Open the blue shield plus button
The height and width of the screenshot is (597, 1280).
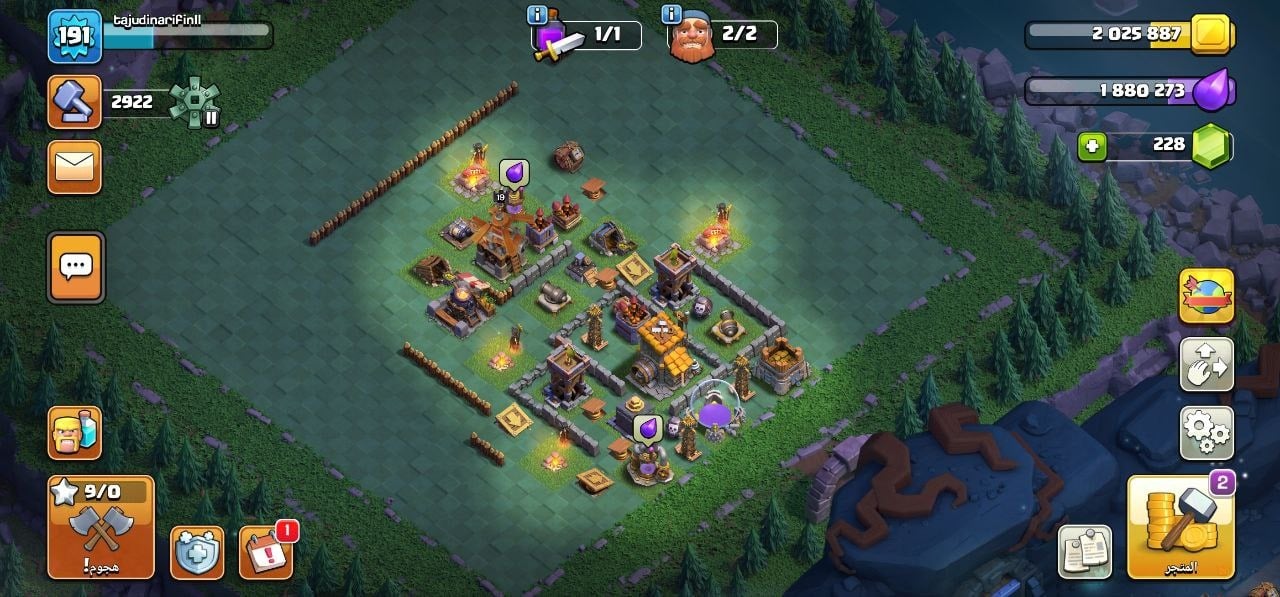(x=197, y=553)
